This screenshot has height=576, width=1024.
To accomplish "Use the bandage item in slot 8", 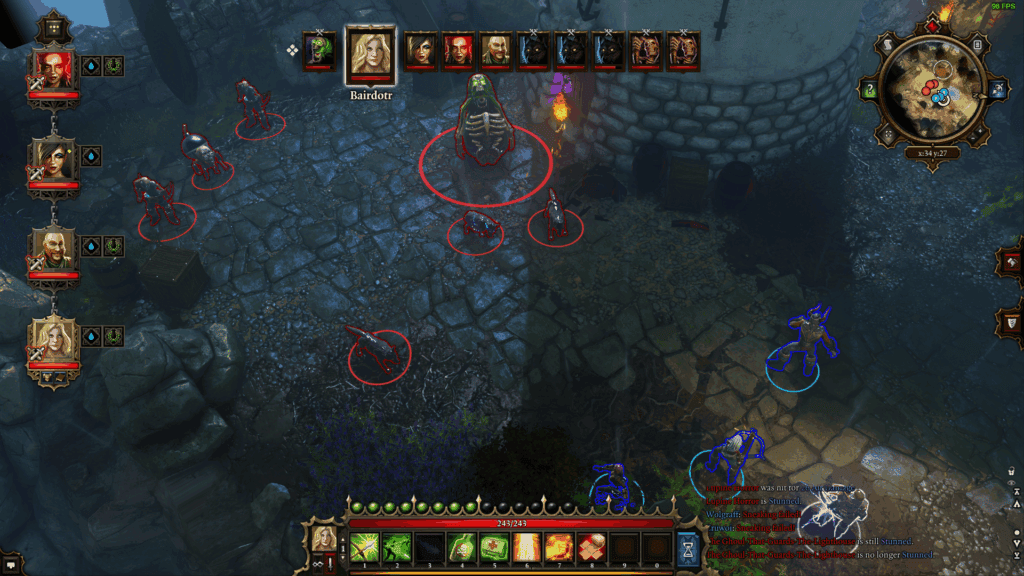I will coord(592,547).
